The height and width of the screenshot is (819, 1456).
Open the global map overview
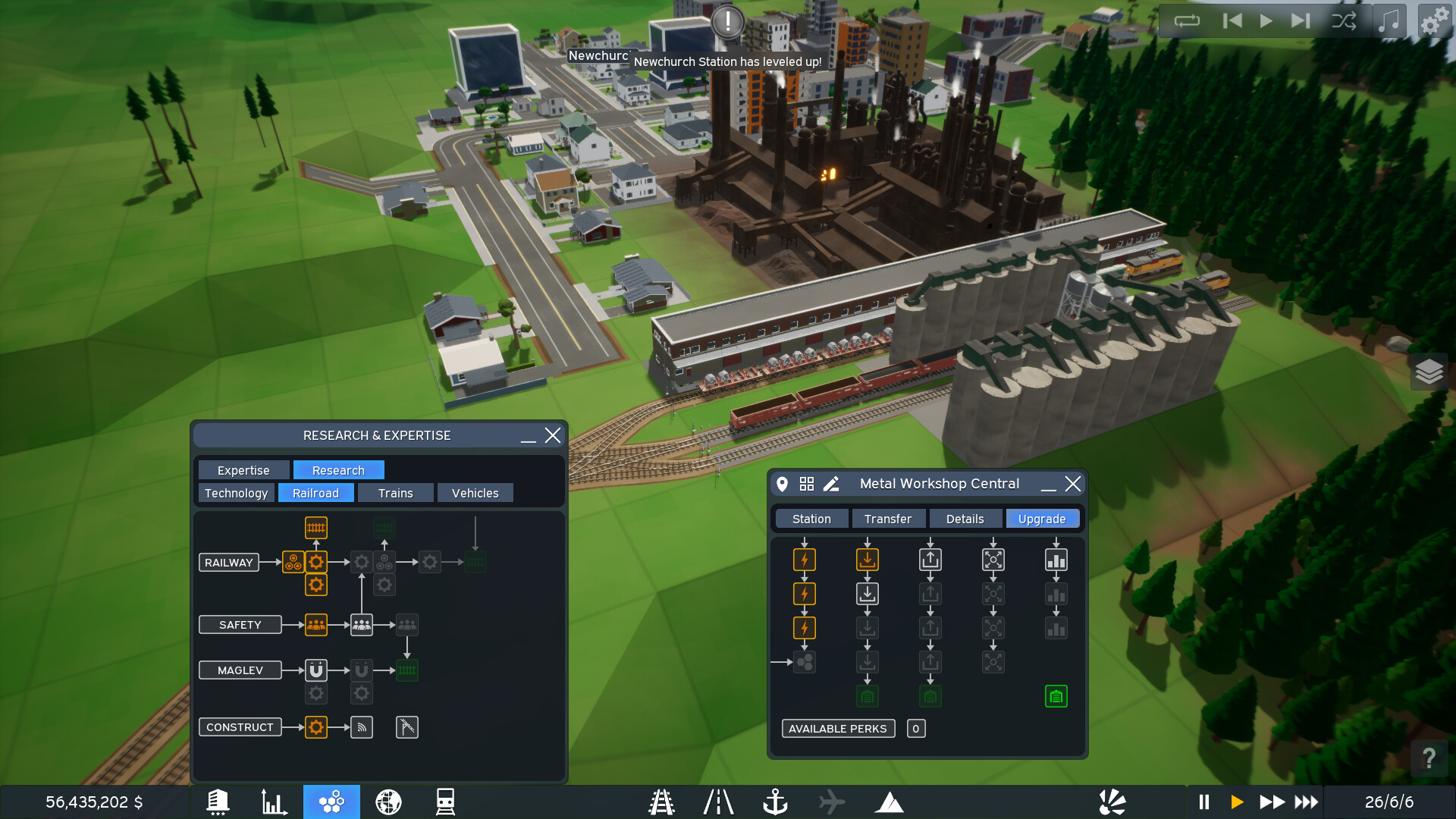pos(388,801)
